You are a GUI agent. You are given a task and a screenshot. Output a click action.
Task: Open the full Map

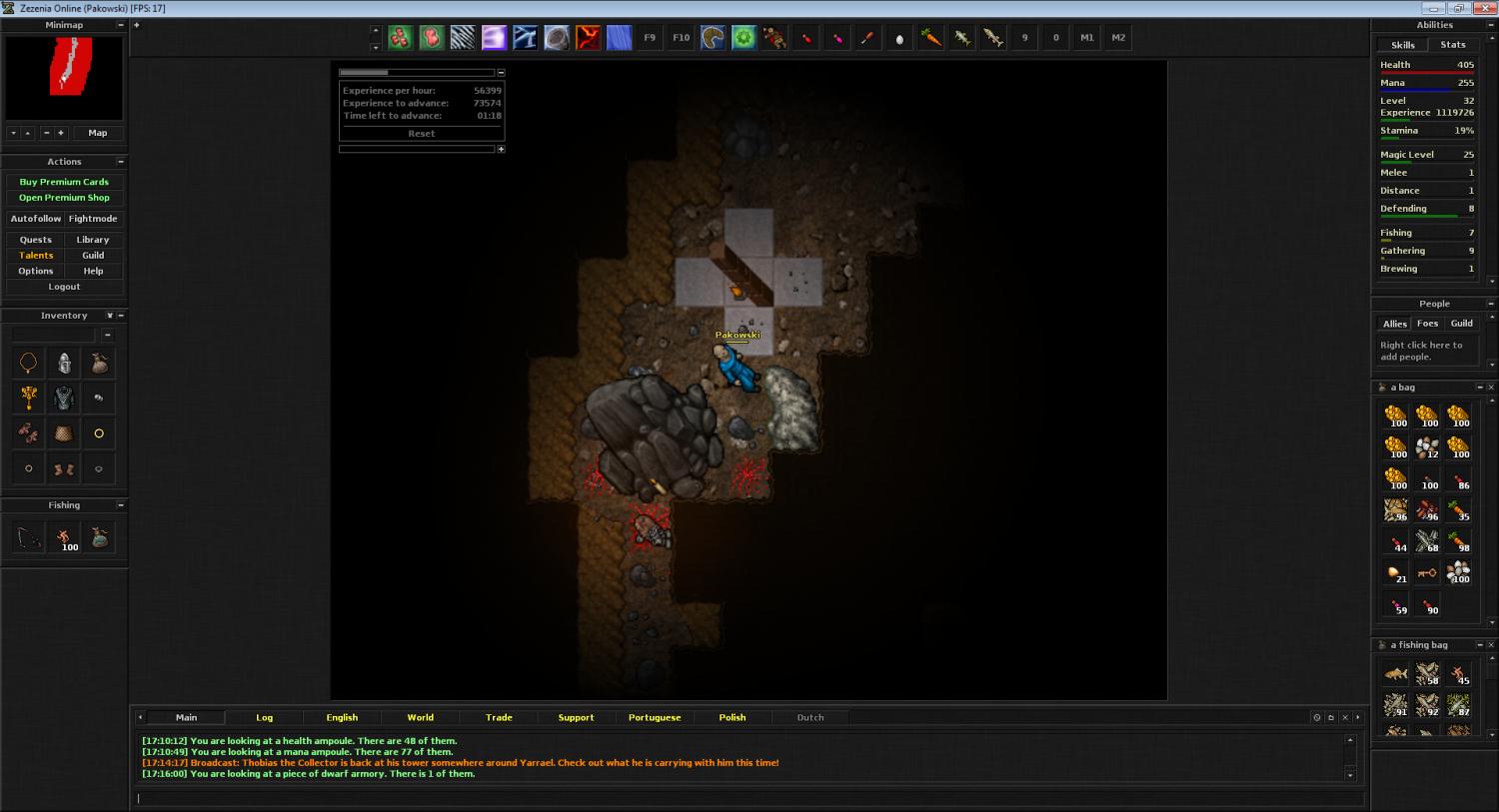[97, 133]
